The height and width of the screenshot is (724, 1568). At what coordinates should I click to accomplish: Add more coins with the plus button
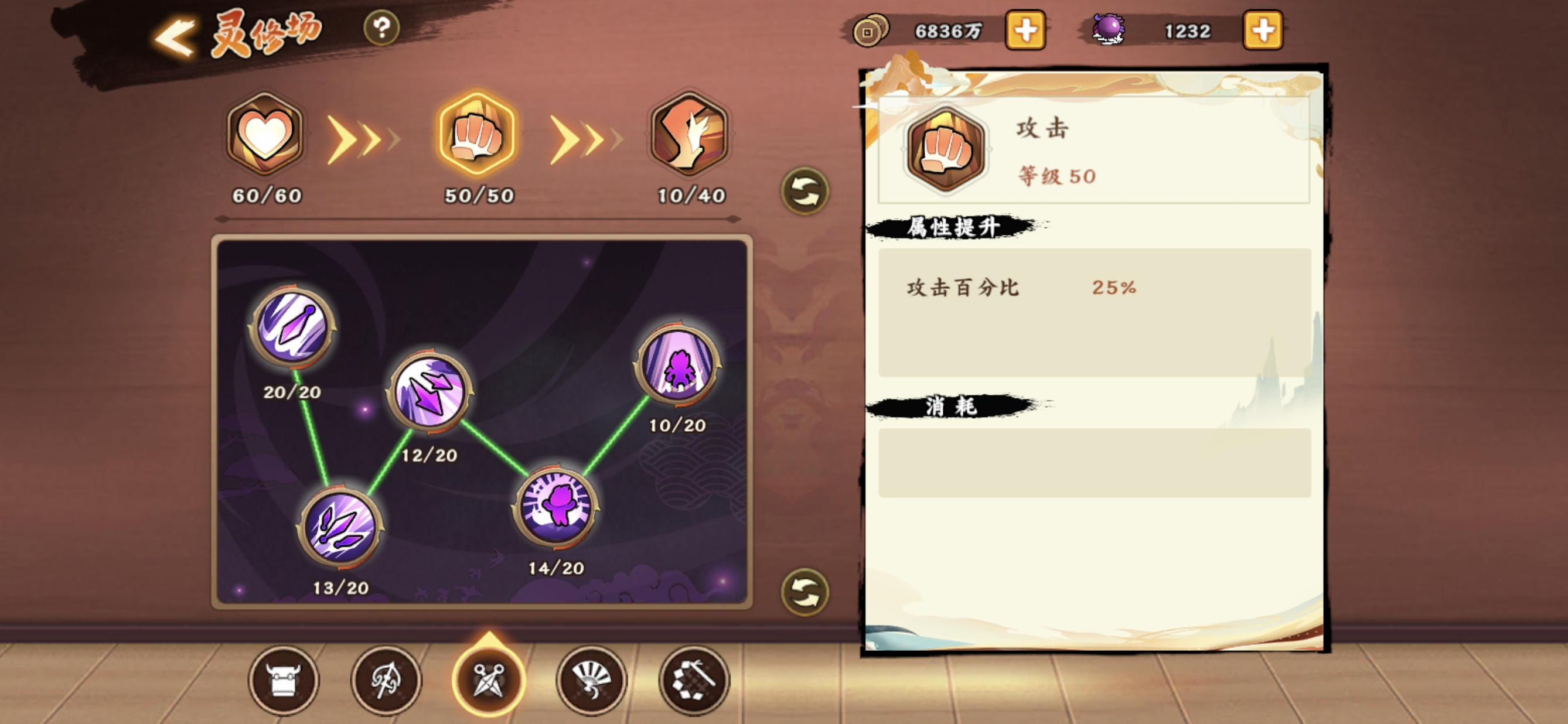(x=1025, y=30)
